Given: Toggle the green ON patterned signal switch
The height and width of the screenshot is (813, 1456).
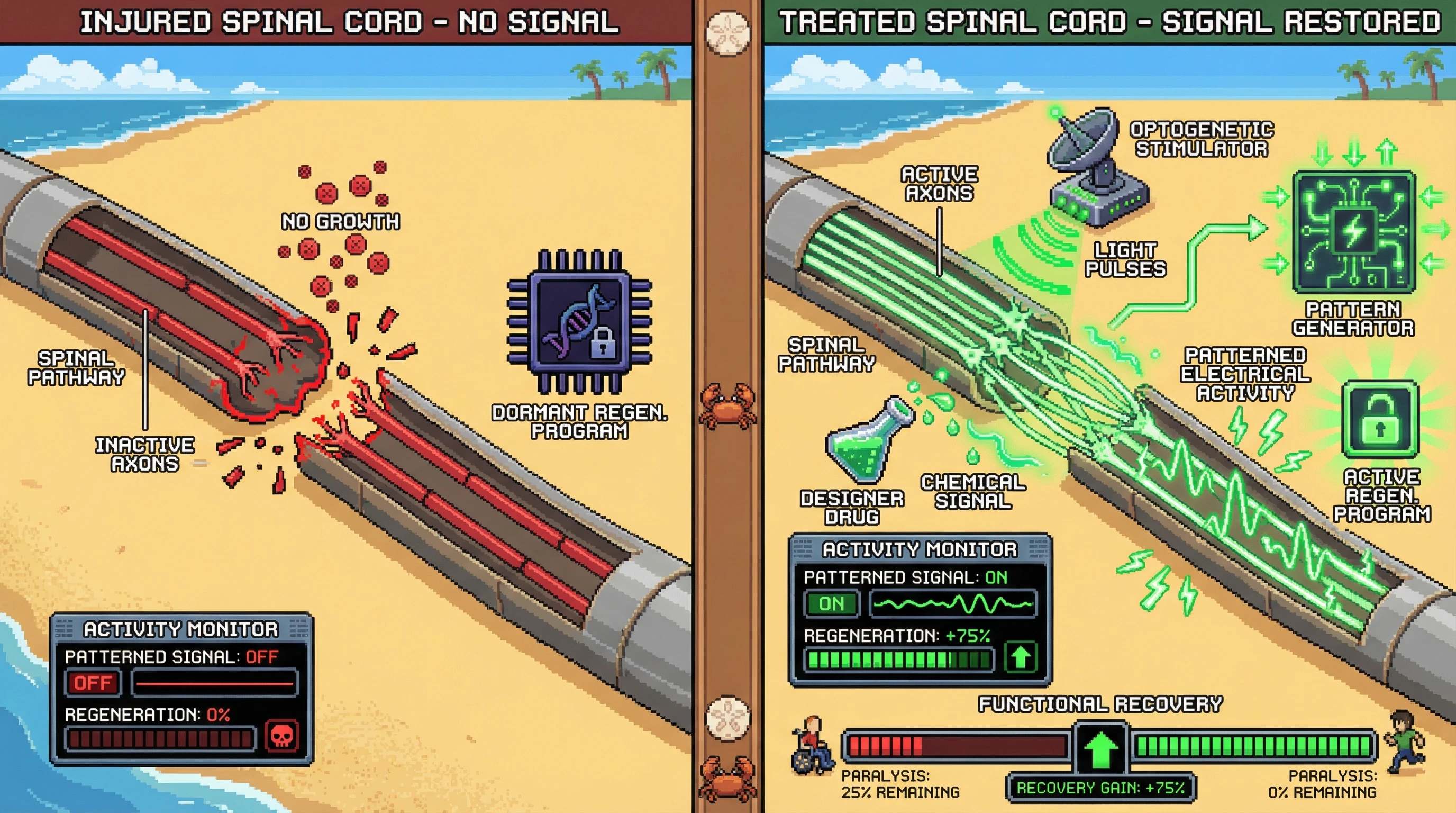Looking at the screenshot, I should click(832, 604).
